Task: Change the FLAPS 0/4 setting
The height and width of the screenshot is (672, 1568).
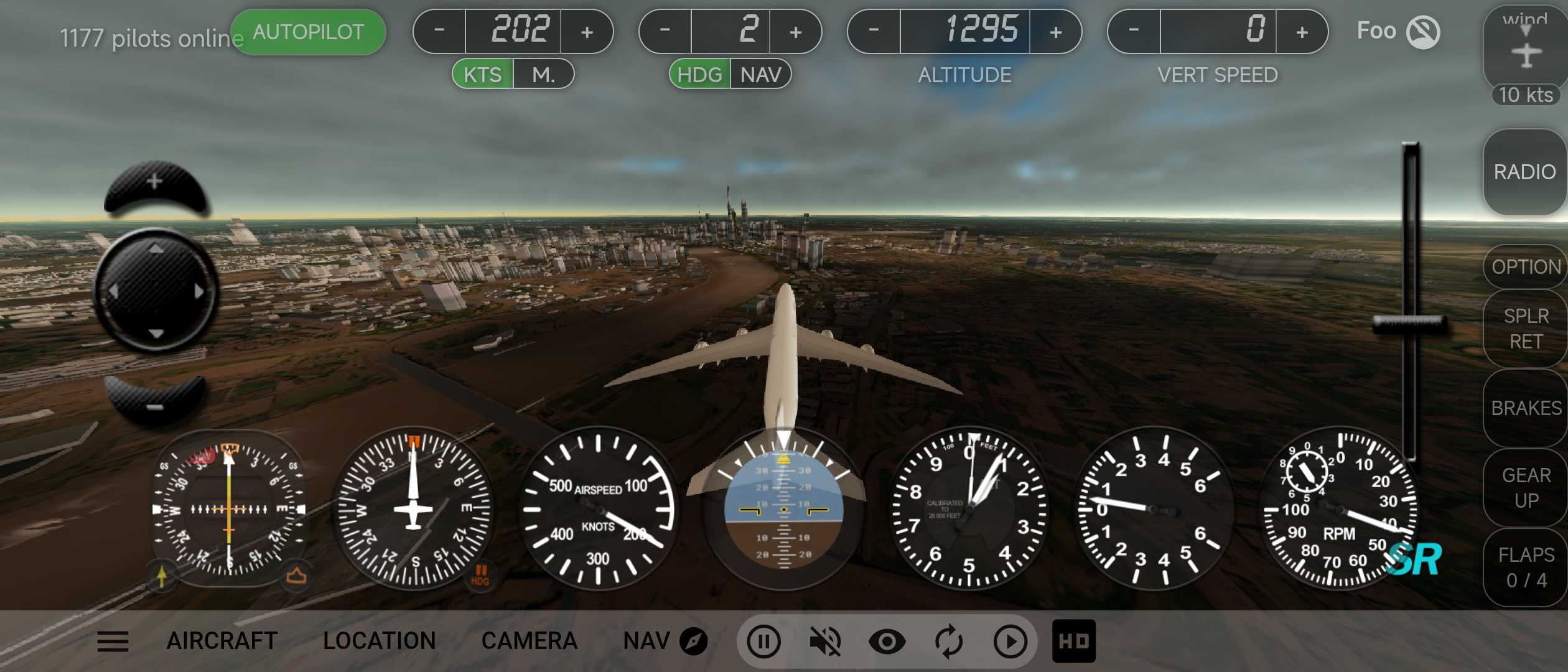Action: pos(1526,567)
